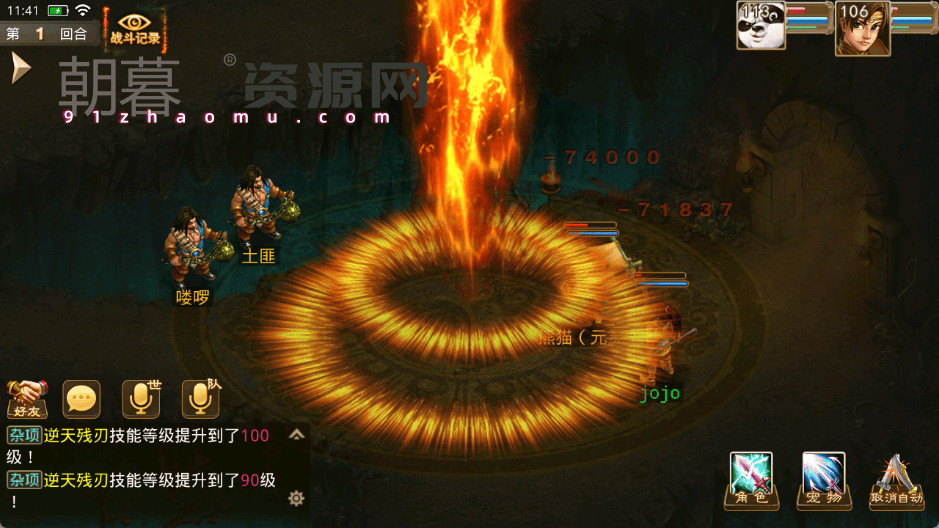Open the 角色 character skill button
Image resolution: width=939 pixels, height=528 pixels.
(x=750, y=480)
